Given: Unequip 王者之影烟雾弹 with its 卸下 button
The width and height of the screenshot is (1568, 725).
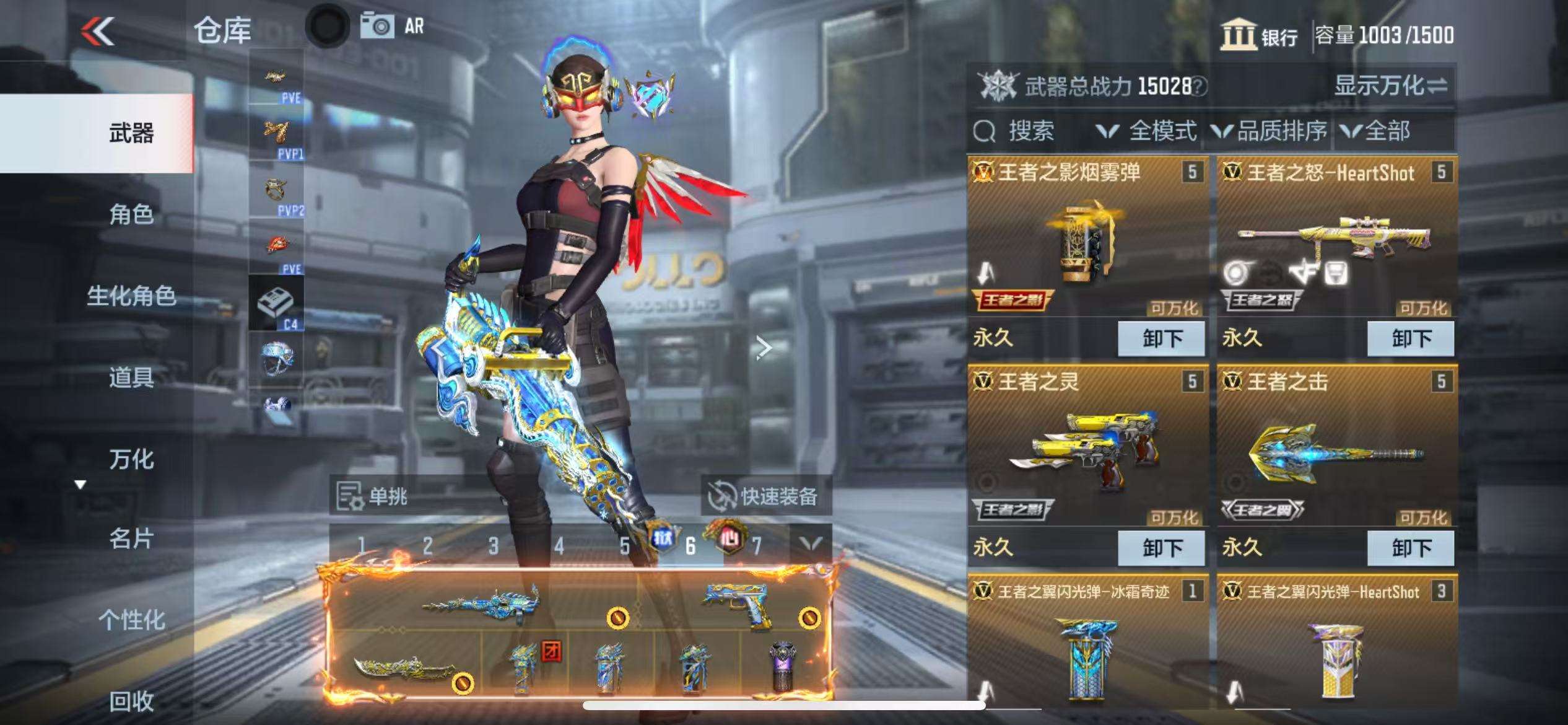Looking at the screenshot, I should coord(1162,338).
